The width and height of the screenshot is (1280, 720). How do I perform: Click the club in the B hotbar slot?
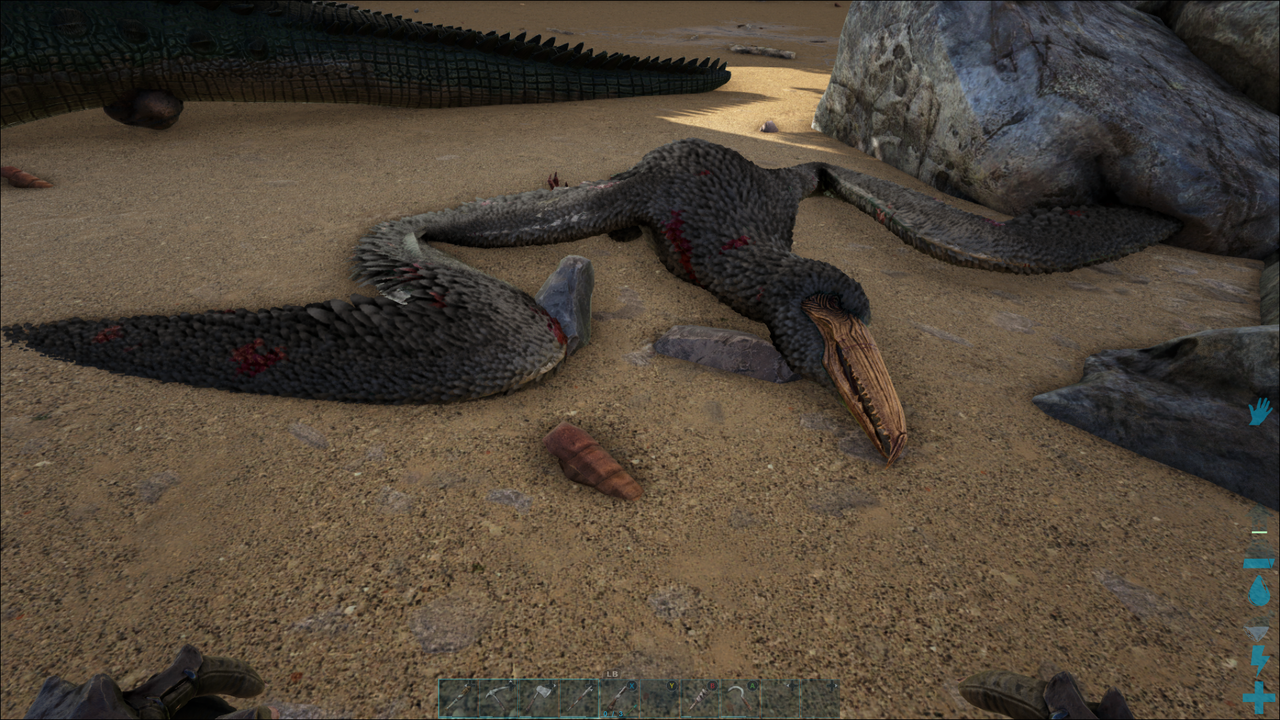tap(699, 698)
